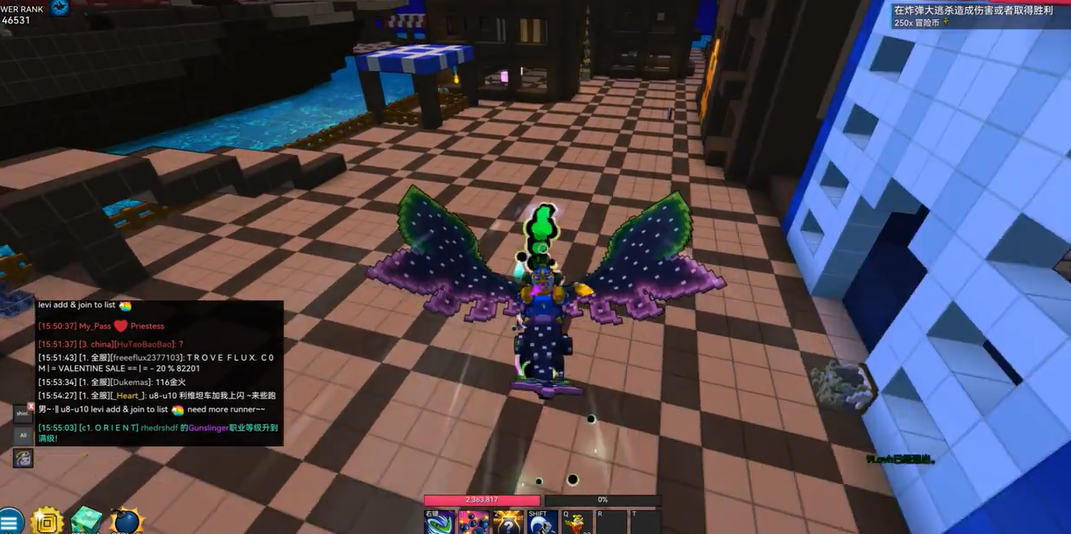Screen dimensions: 1071x534
Task: Select the teal cube block icon
Action: point(87,521)
